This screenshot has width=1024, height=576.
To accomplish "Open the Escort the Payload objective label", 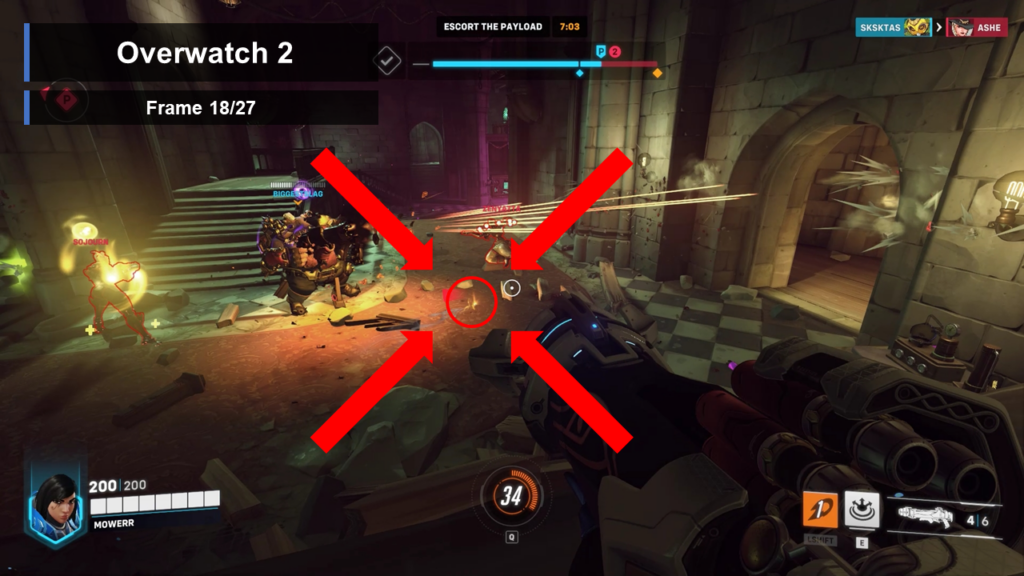I will point(493,27).
